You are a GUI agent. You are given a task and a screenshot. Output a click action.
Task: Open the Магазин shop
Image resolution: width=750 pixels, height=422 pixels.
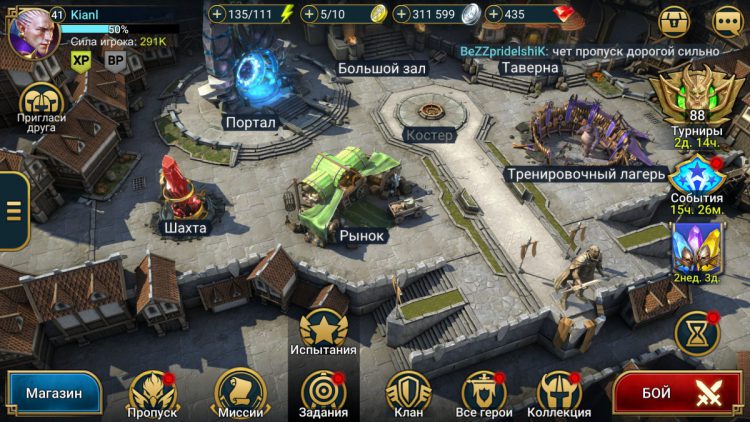[x=53, y=393]
